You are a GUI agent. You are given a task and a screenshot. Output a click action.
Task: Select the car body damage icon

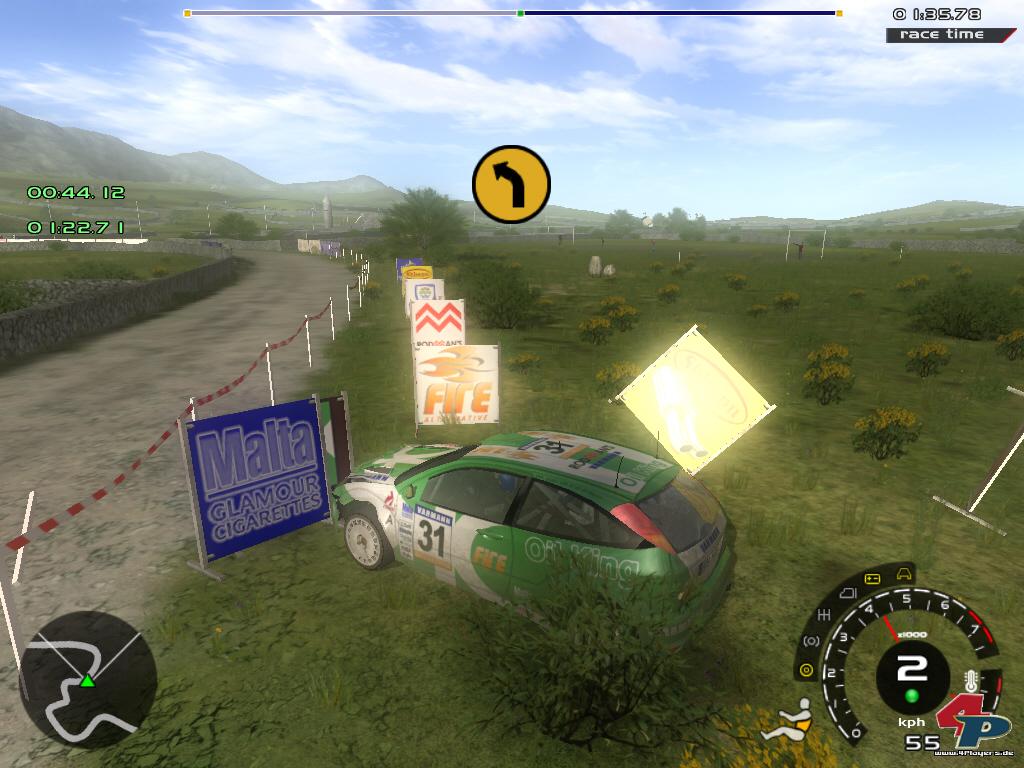pyautogui.click(x=905, y=573)
